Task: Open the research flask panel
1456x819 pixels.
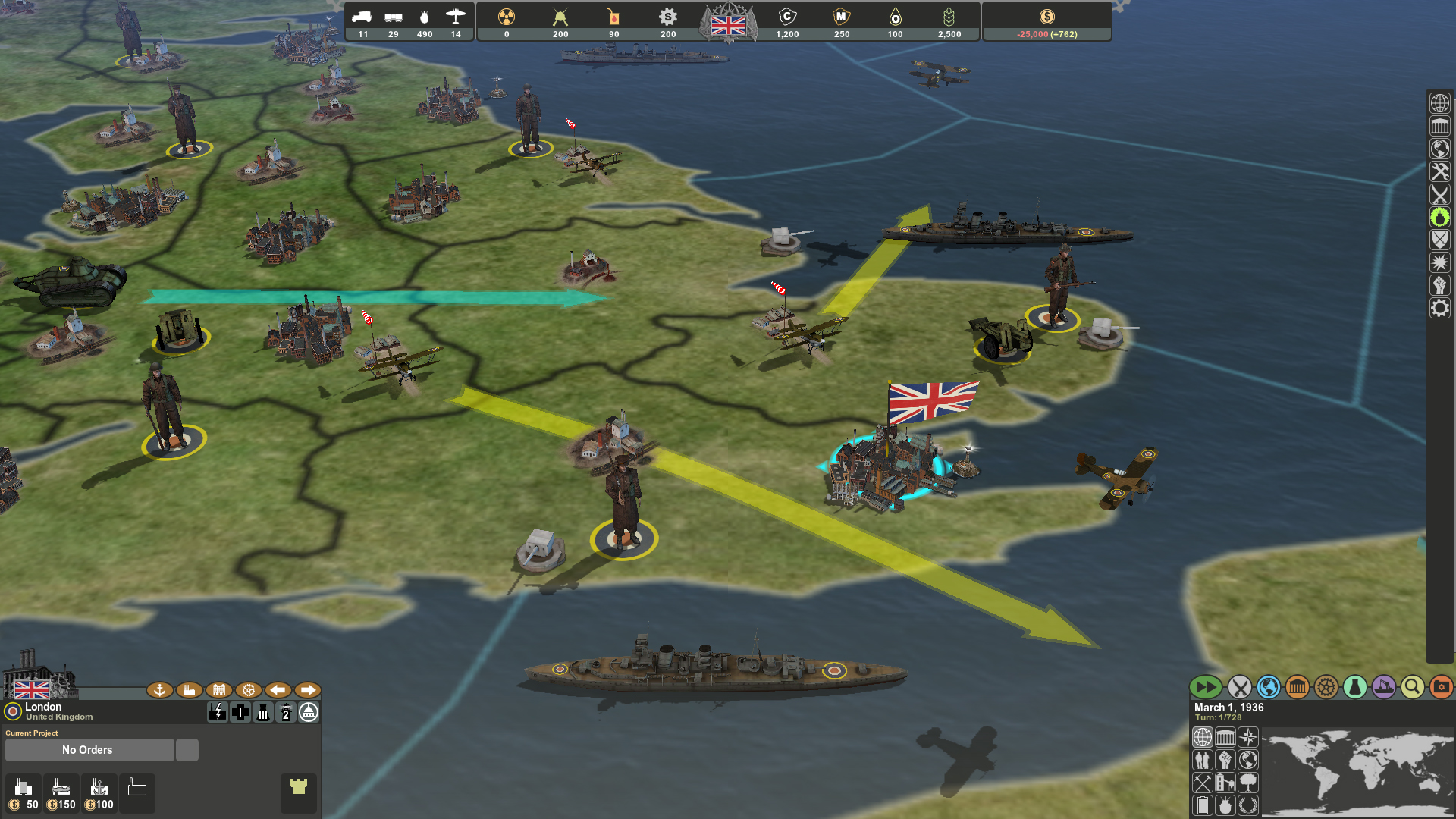Action: (x=1354, y=688)
